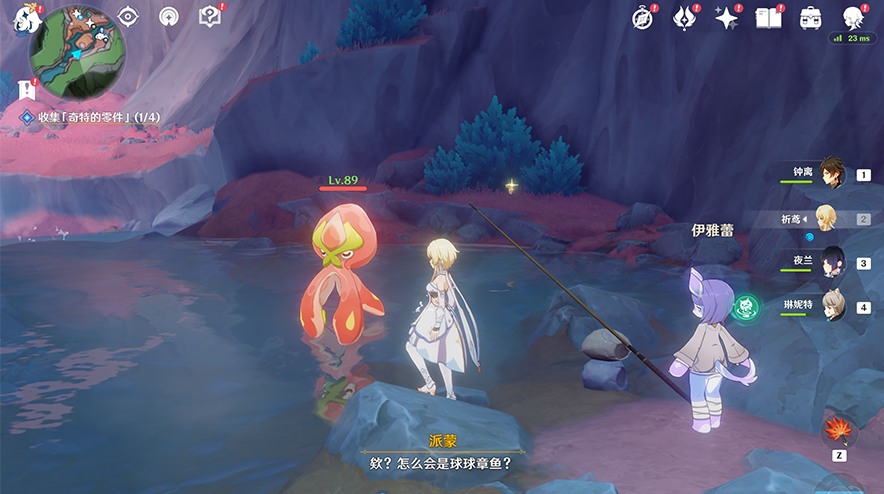Open the winged battle pass icon
This screenshot has height=494, width=884.
click(684, 17)
